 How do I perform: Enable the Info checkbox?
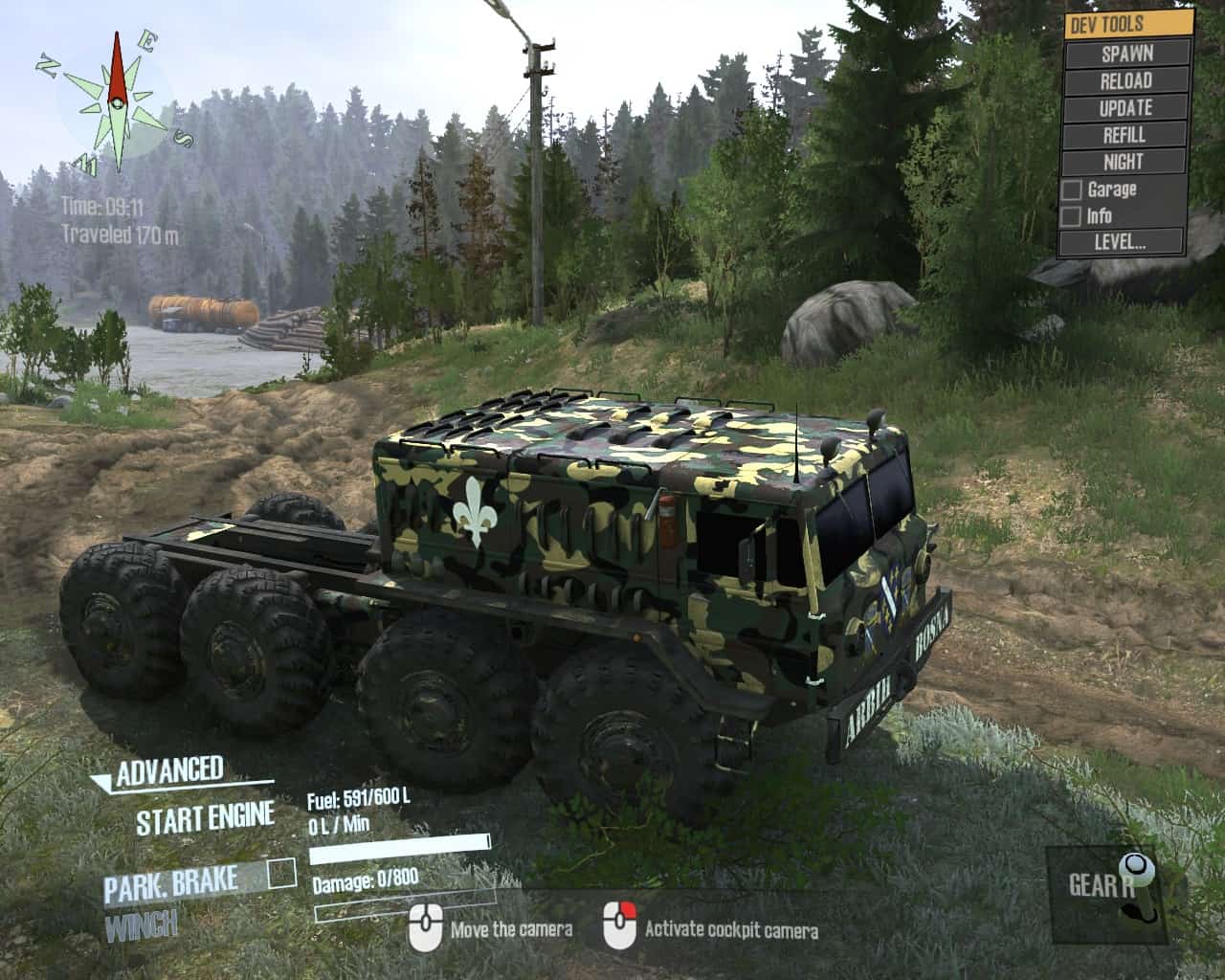pos(1072,216)
